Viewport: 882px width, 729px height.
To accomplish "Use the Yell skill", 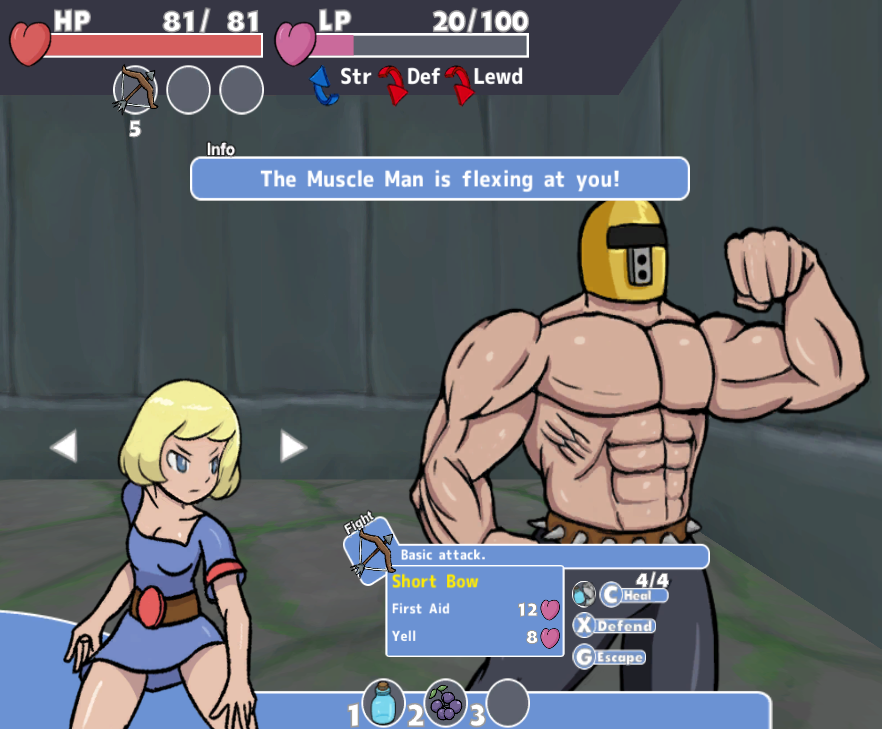I will click(x=405, y=636).
